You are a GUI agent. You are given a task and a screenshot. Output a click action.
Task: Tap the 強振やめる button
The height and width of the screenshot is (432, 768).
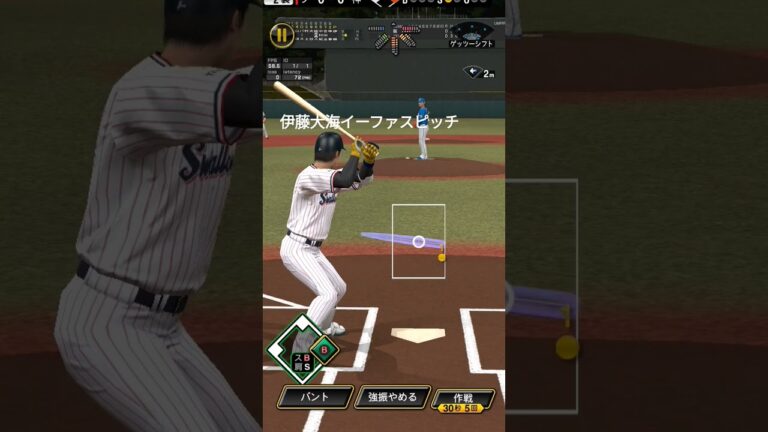pyautogui.click(x=392, y=397)
